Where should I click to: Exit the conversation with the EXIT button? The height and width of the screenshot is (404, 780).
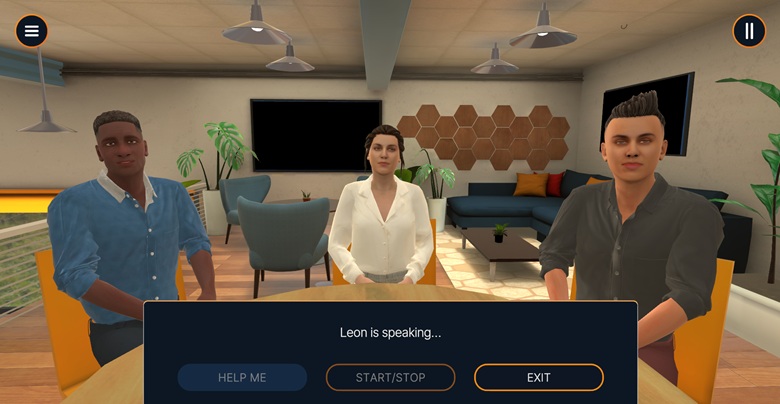pyautogui.click(x=538, y=377)
